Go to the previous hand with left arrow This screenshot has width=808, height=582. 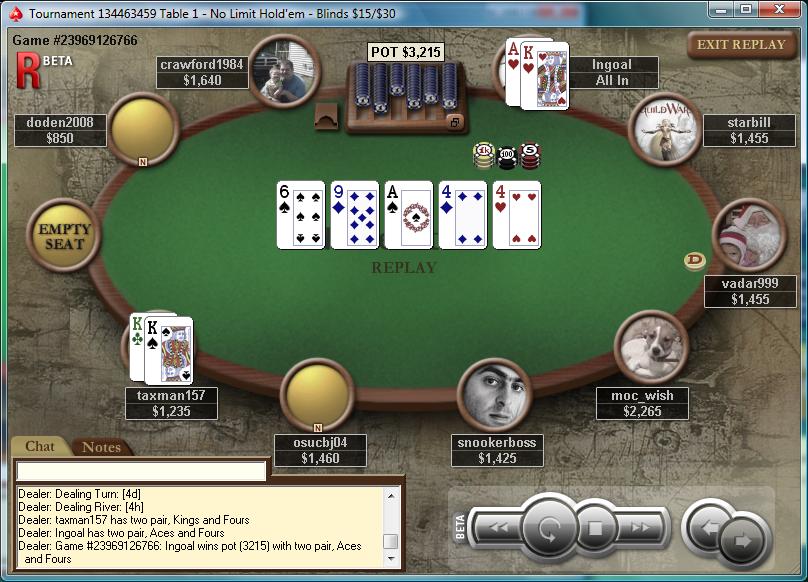pyautogui.click(x=709, y=527)
